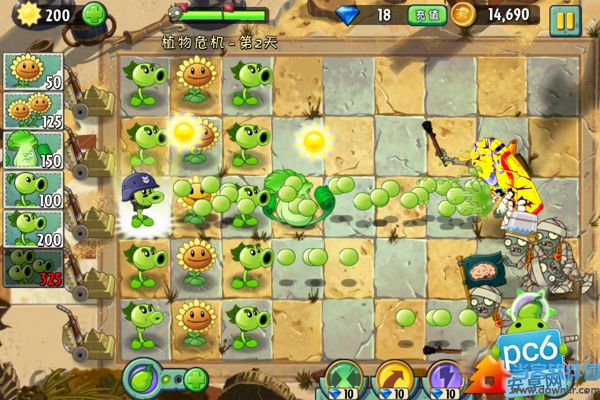Collect the falling sun above the cabbage
600x400 pixels.
(314, 140)
